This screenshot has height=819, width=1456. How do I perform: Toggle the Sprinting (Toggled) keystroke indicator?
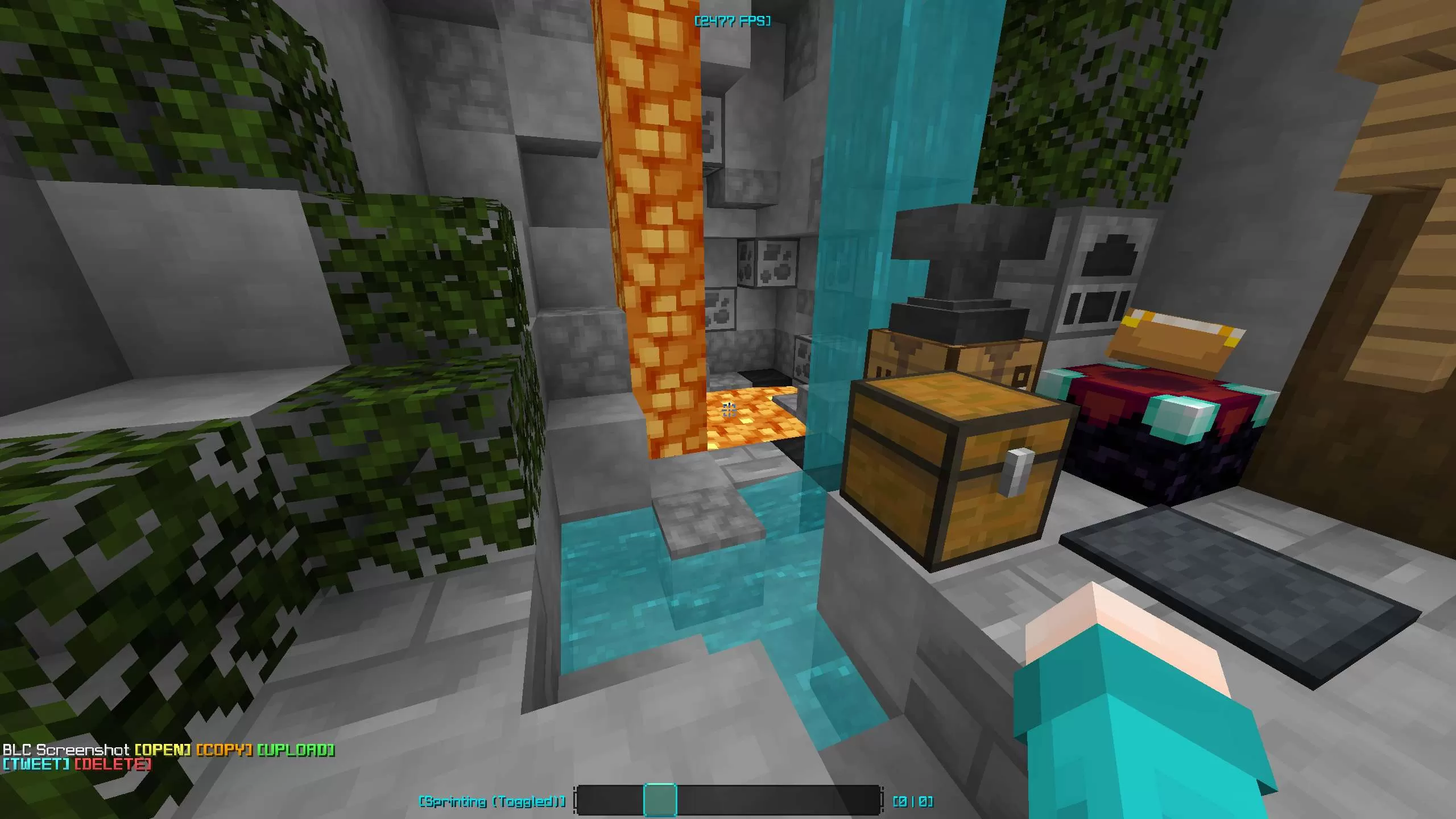[492, 799]
